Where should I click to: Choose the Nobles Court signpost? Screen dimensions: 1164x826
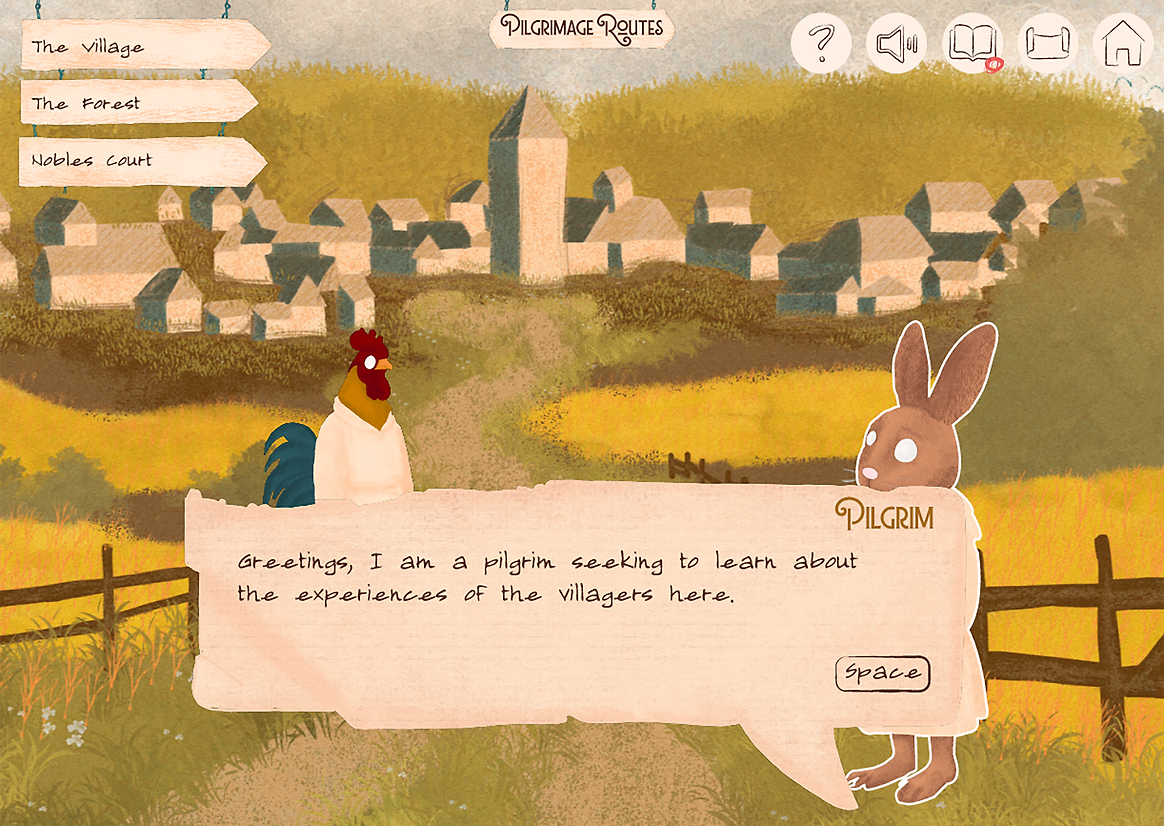click(x=138, y=160)
